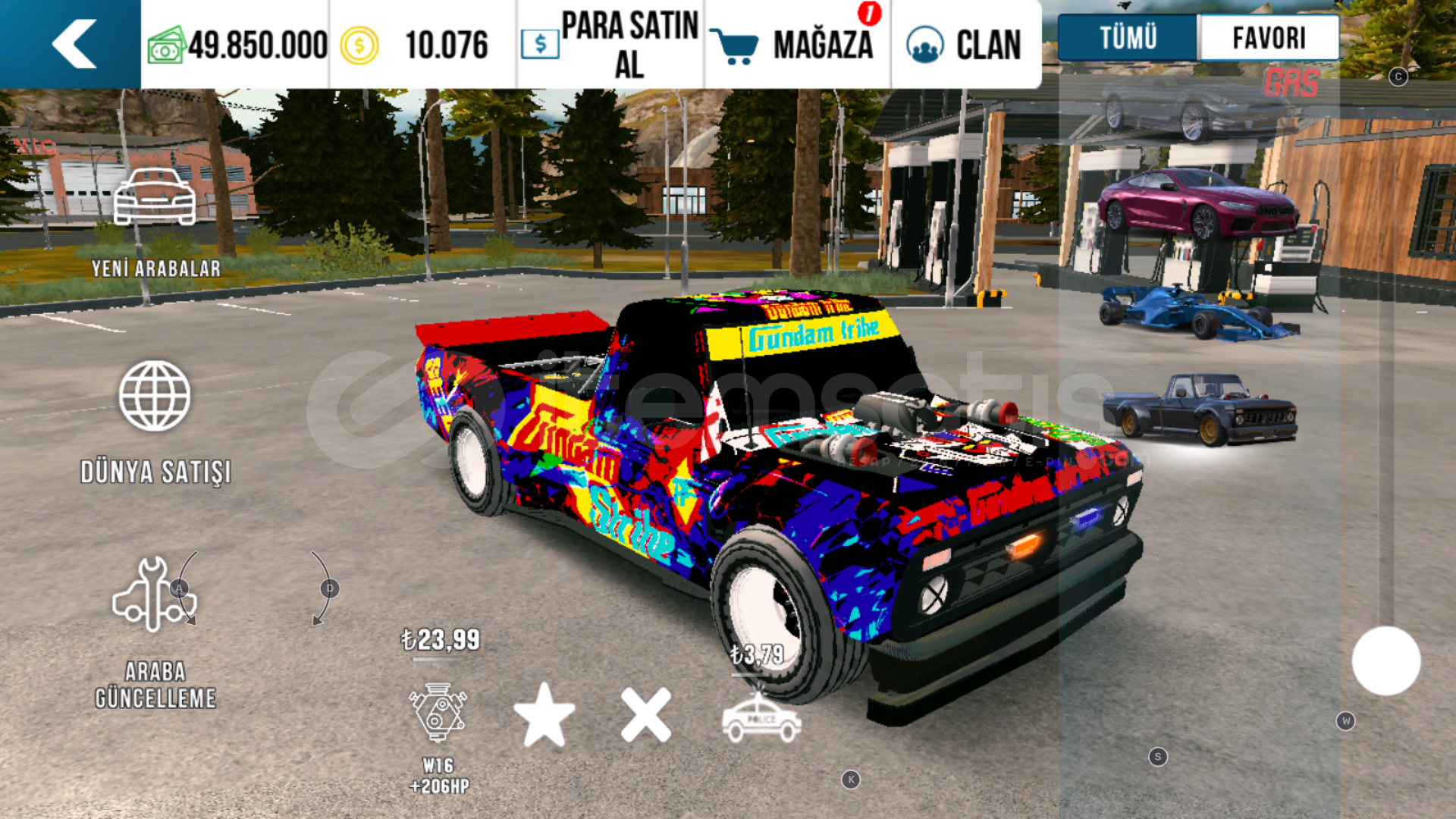Open the Clan menu
The image size is (1456, 819).
[965, 44]
